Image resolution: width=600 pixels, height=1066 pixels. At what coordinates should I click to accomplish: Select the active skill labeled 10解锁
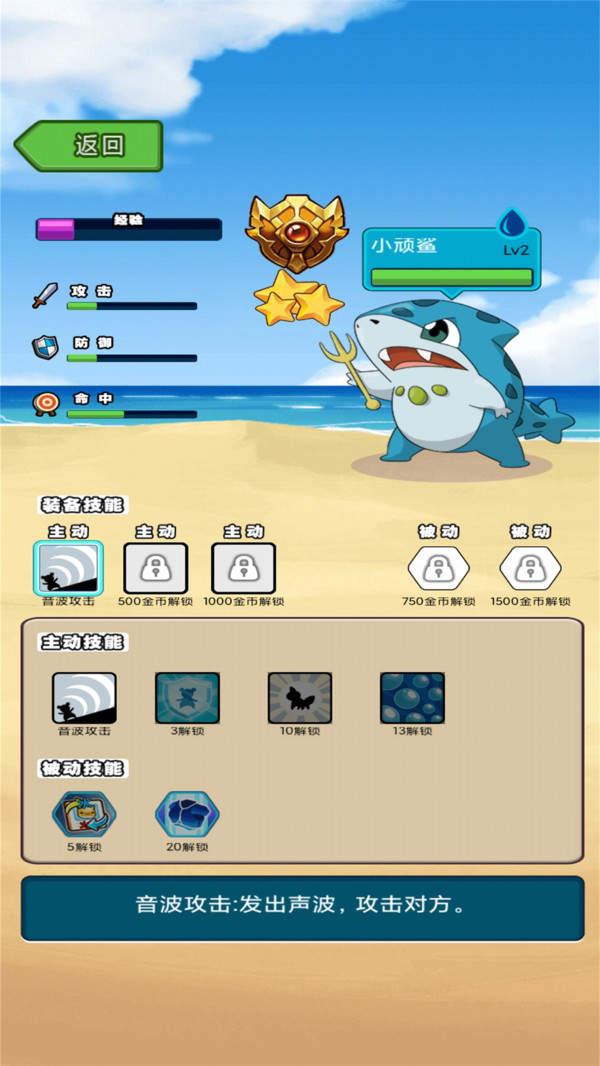pos(299,698)
